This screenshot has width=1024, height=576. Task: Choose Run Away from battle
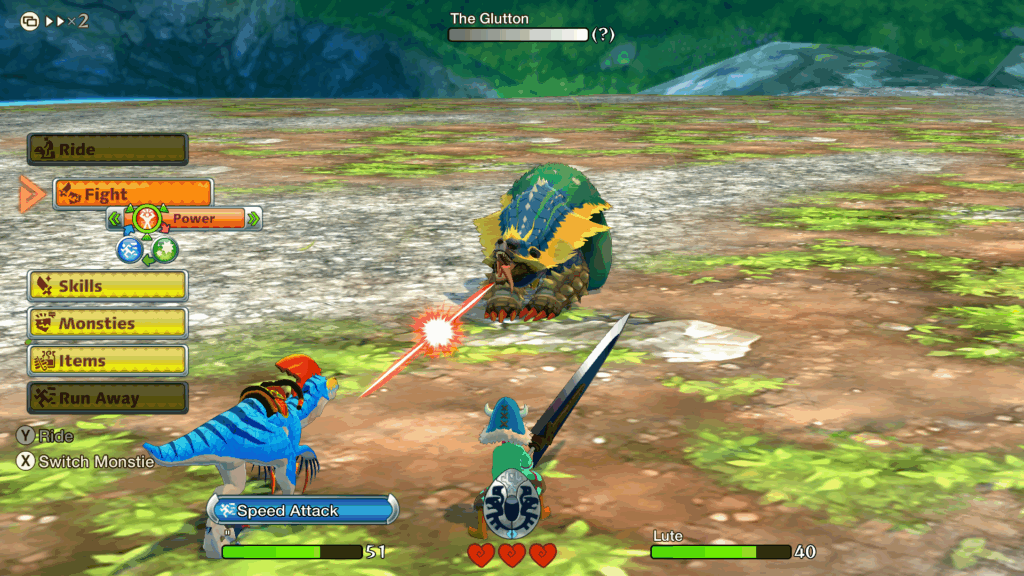107,398
